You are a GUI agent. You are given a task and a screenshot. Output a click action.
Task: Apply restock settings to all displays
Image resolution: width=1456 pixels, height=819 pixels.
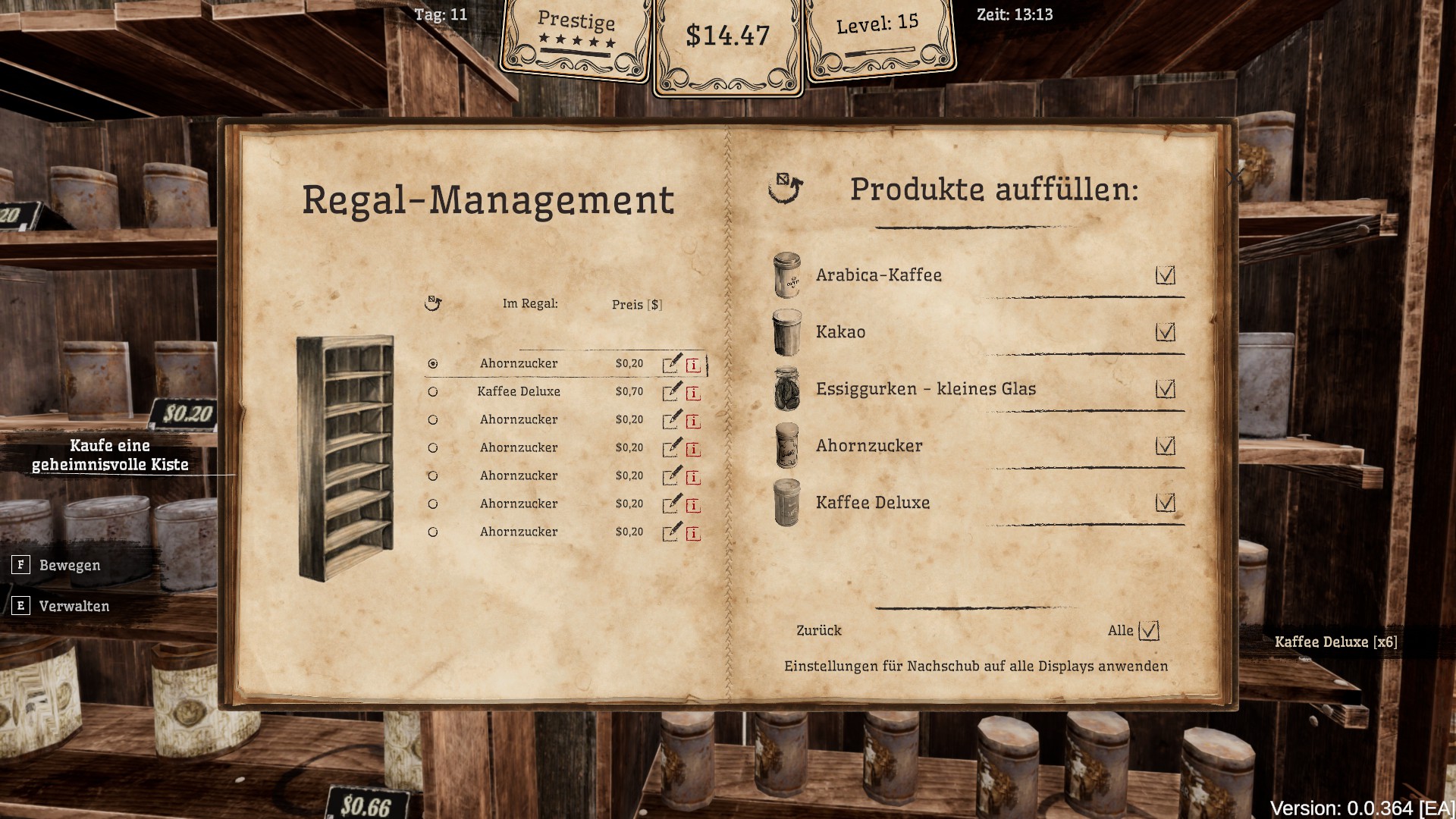pyautogui.click(x=975, y=666)
